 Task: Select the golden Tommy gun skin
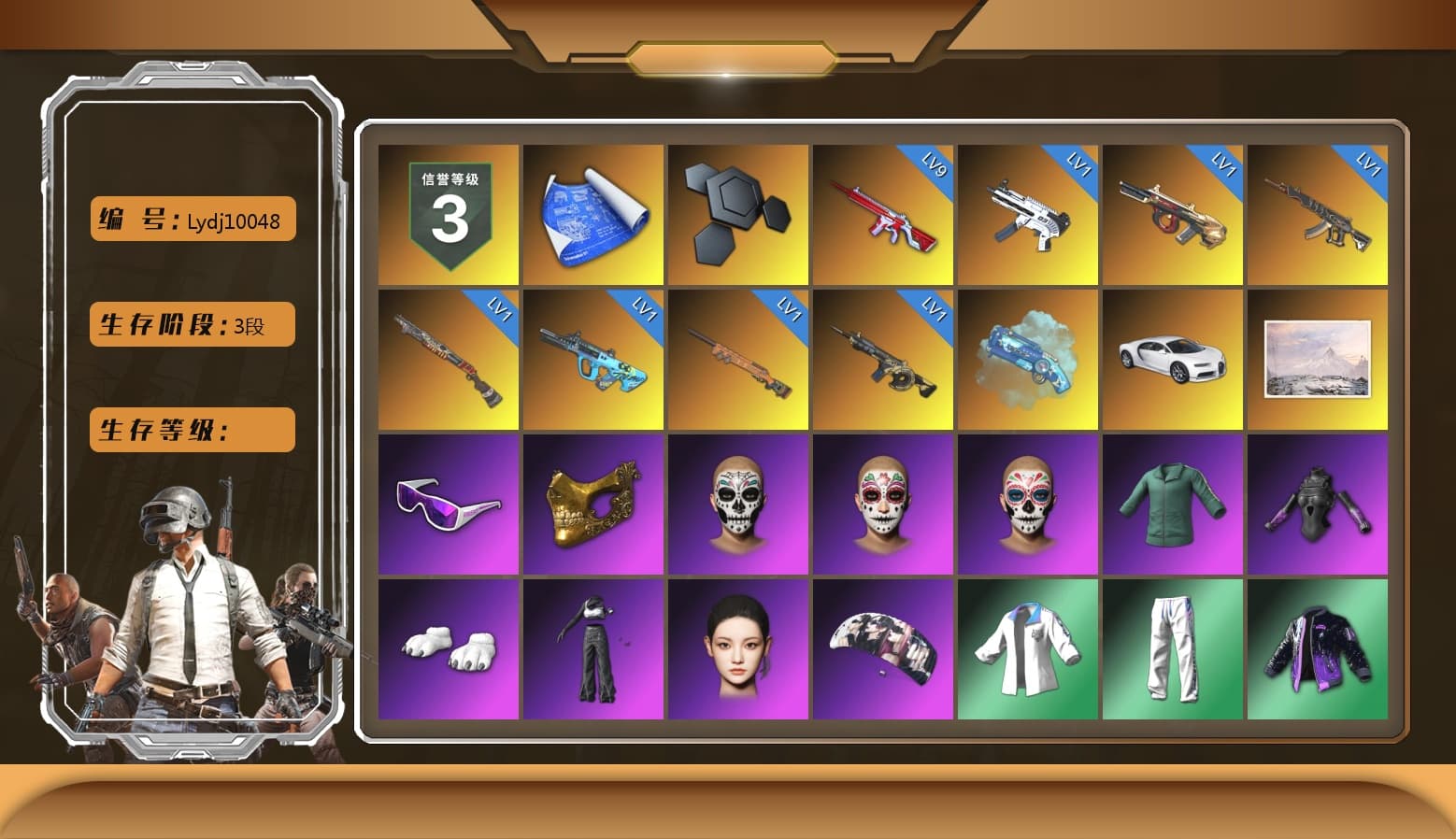click(x=1174, y=213)
